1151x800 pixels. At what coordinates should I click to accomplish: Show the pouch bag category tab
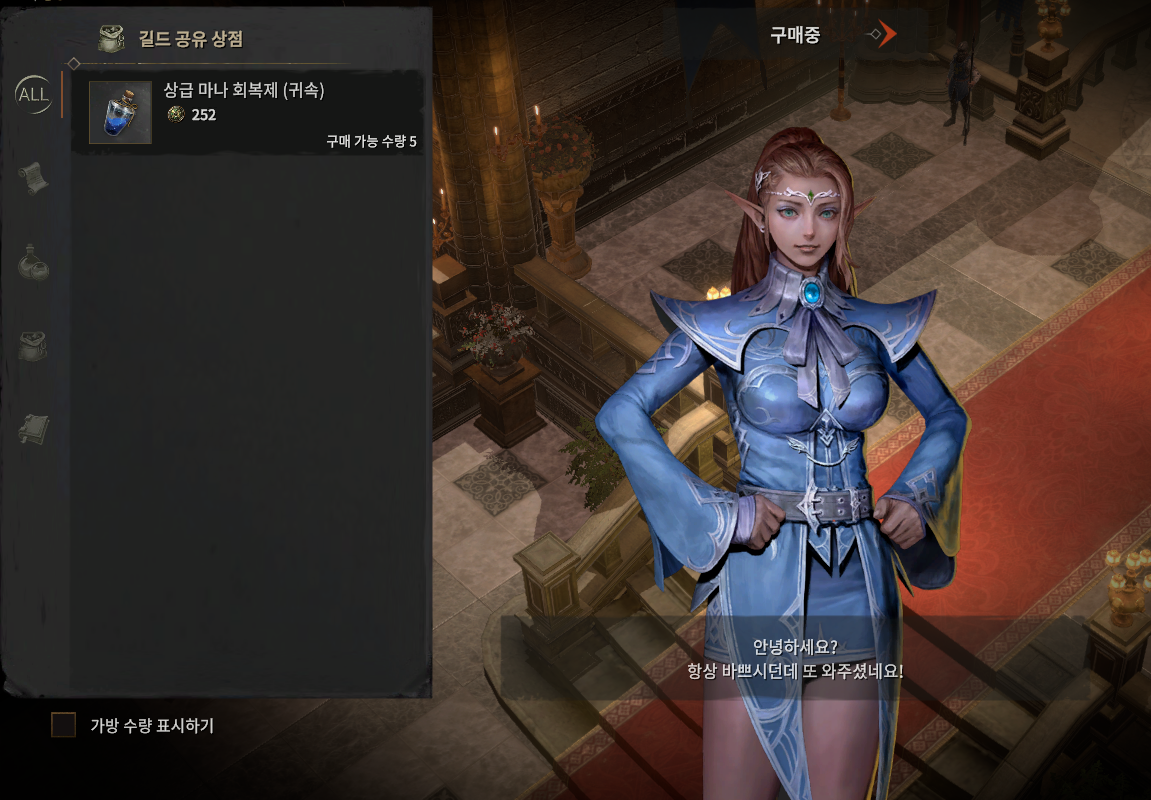coord(33,346)
